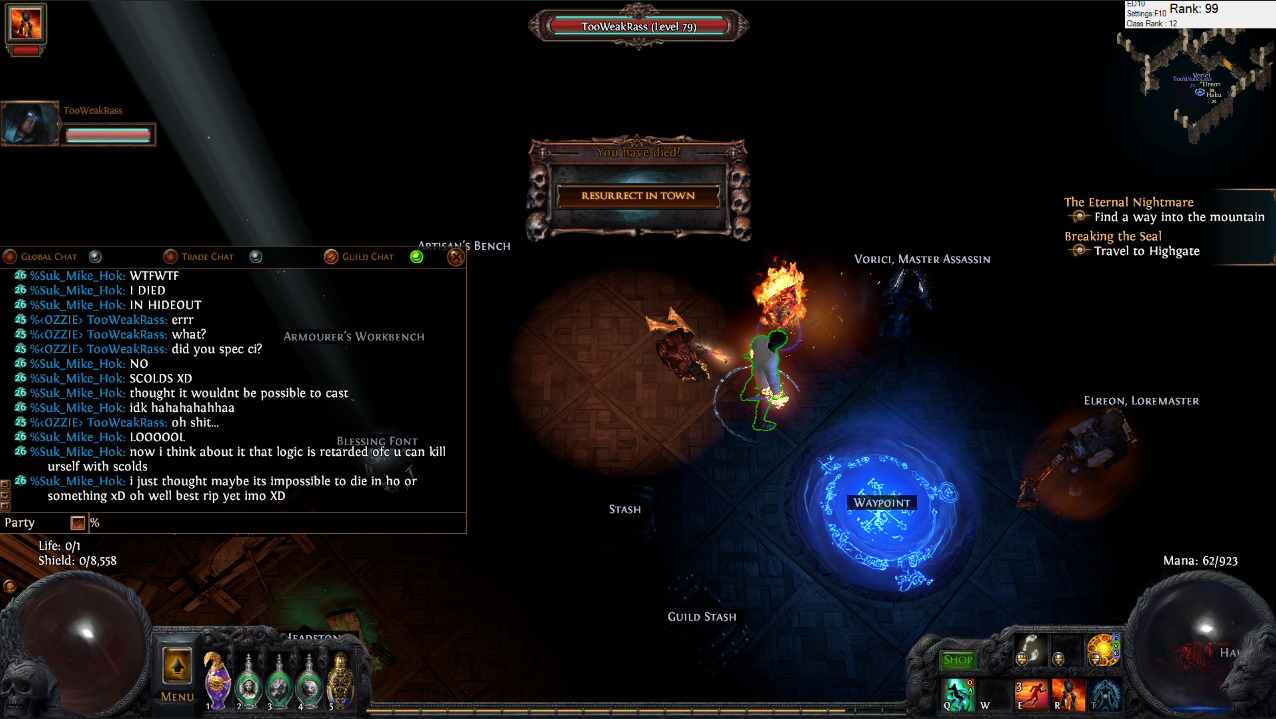
Task: Click Resurrect in Town button
Action: 638,196
